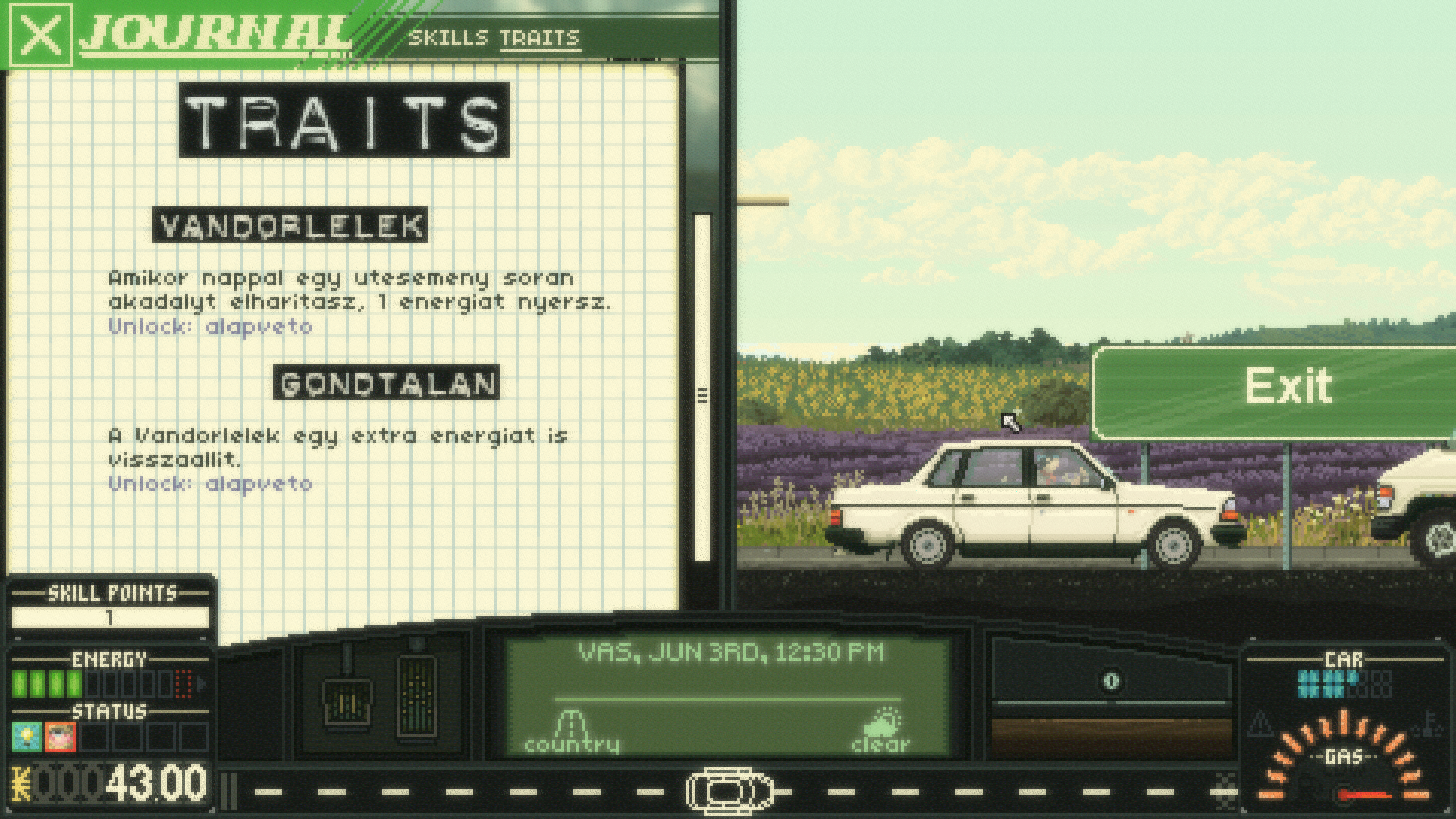Open the glovebox compartment knob

(1111, 681)
